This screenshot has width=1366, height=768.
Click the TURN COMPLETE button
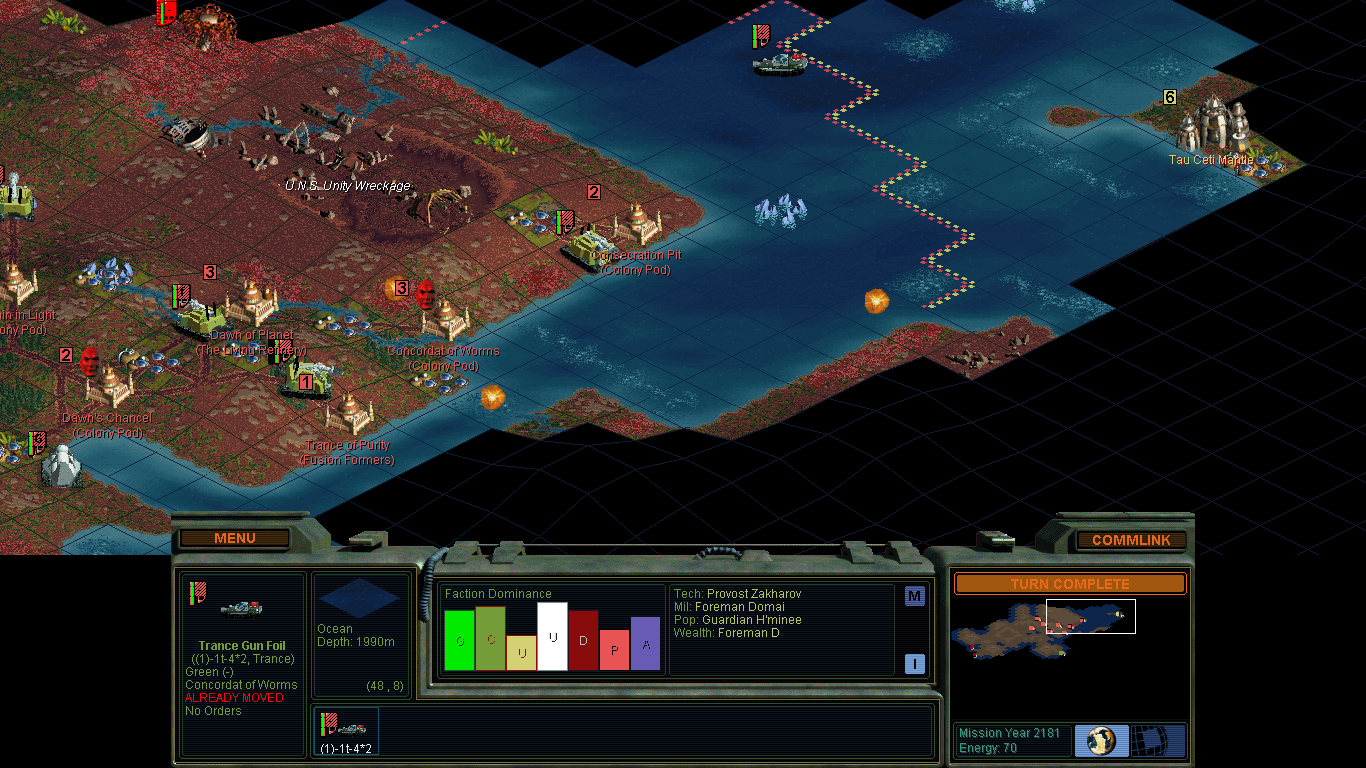pyautogui.click(x=1069, y=584)
